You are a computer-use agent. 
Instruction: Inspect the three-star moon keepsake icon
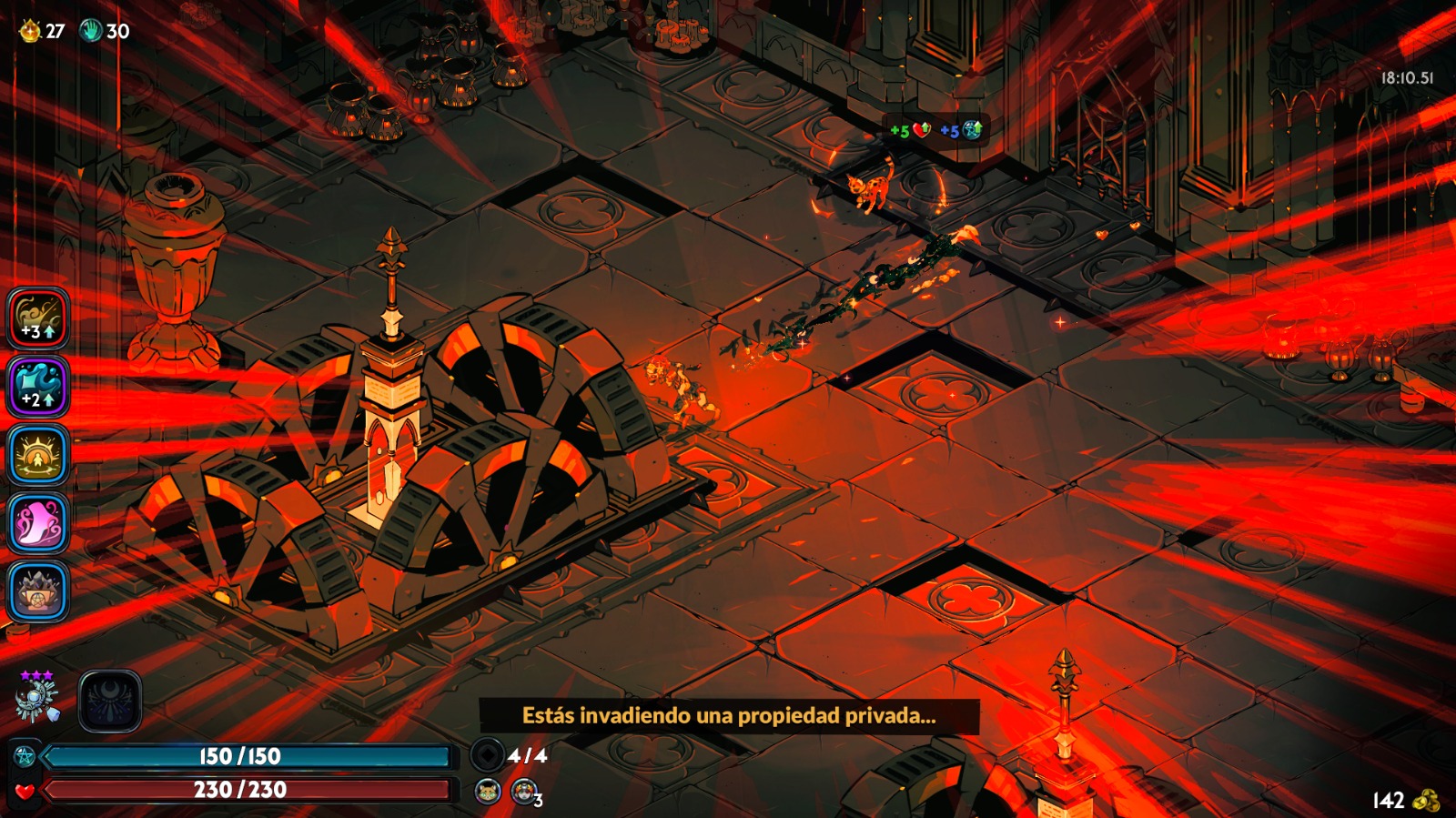point(36,699)
